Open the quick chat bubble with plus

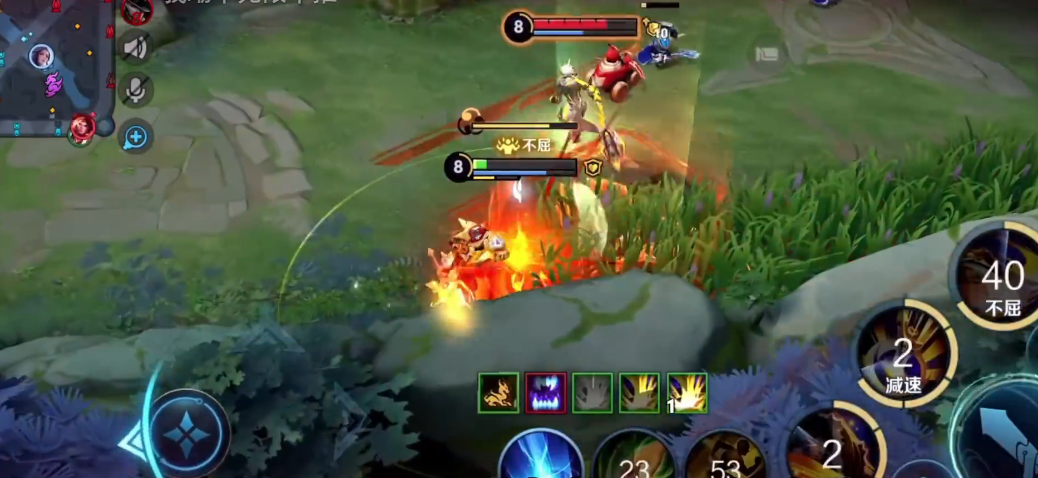135,136
